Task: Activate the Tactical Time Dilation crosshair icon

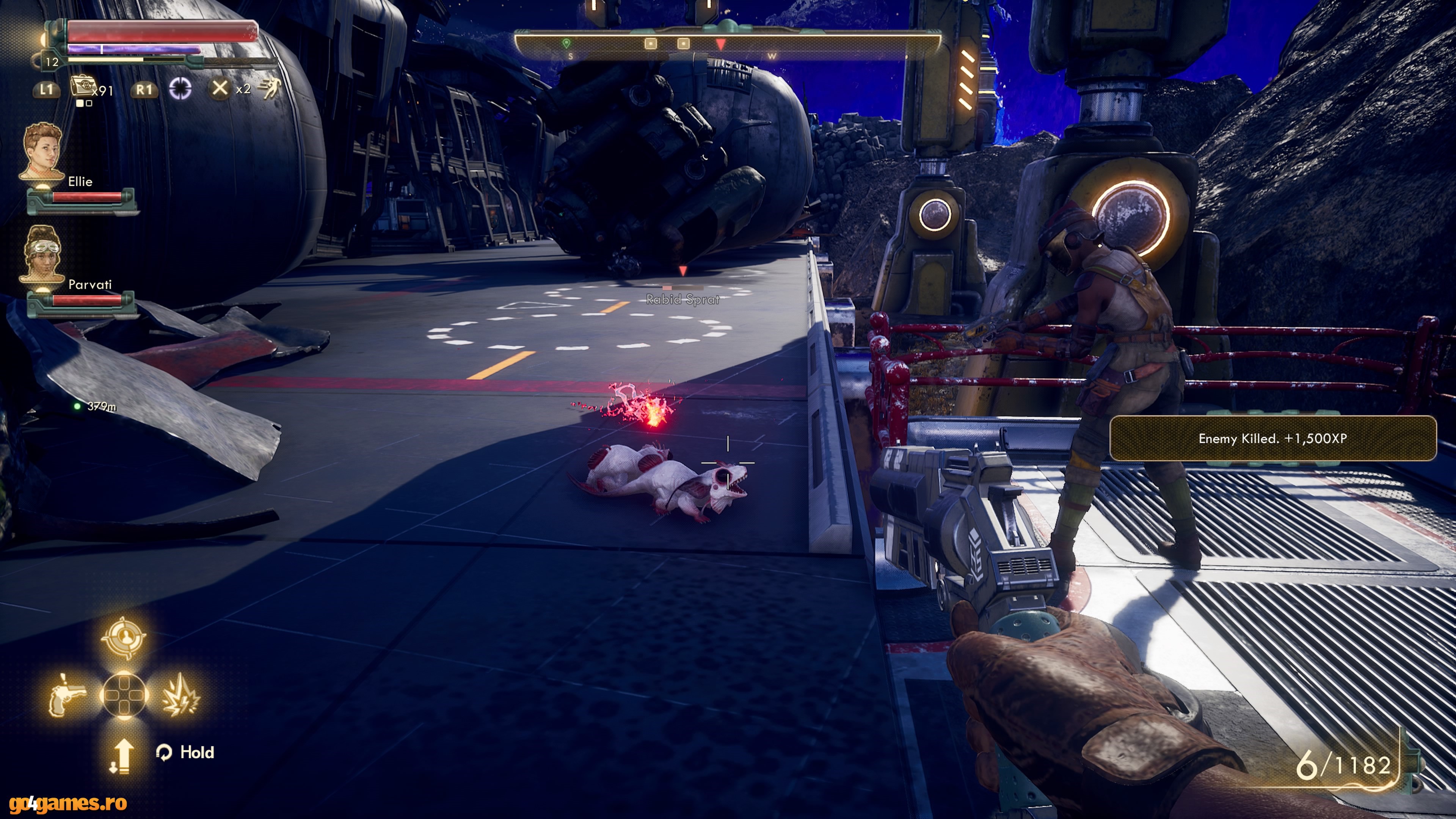Action: click(x=180, y=88)
